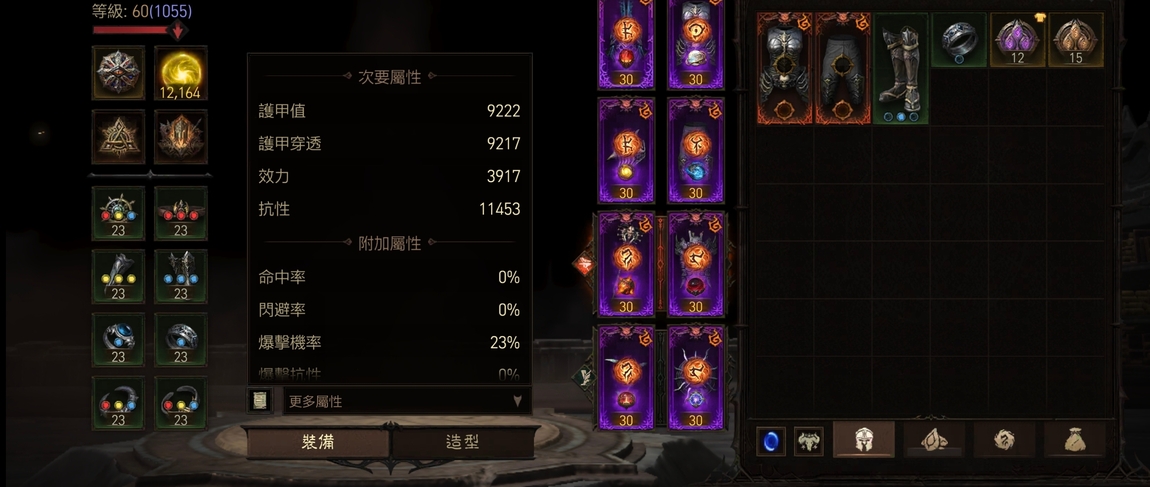
Task: Click the triangle rune emblem icon
Action: tap(118, 136)
